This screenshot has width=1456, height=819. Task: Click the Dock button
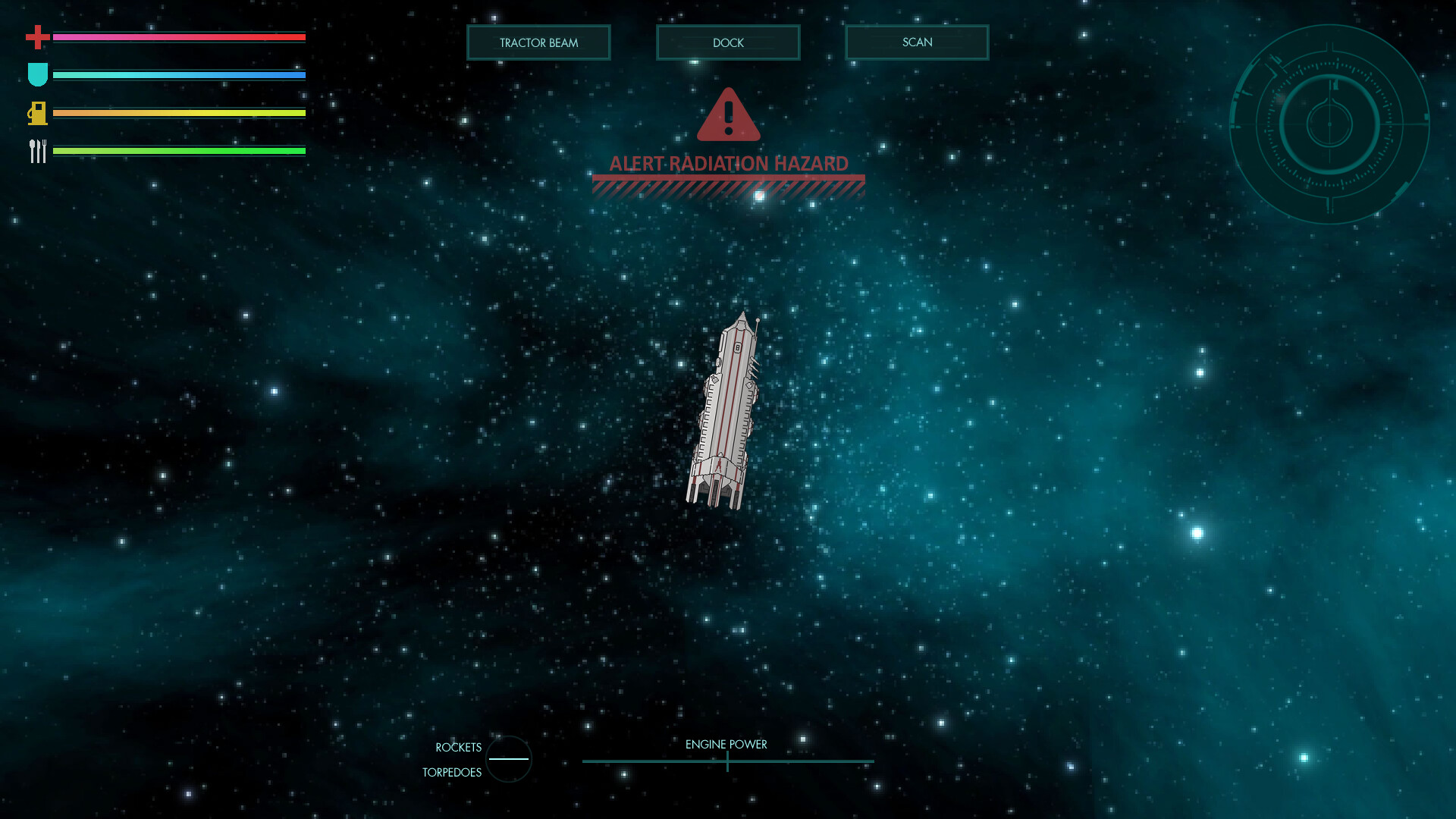[728, 42]
